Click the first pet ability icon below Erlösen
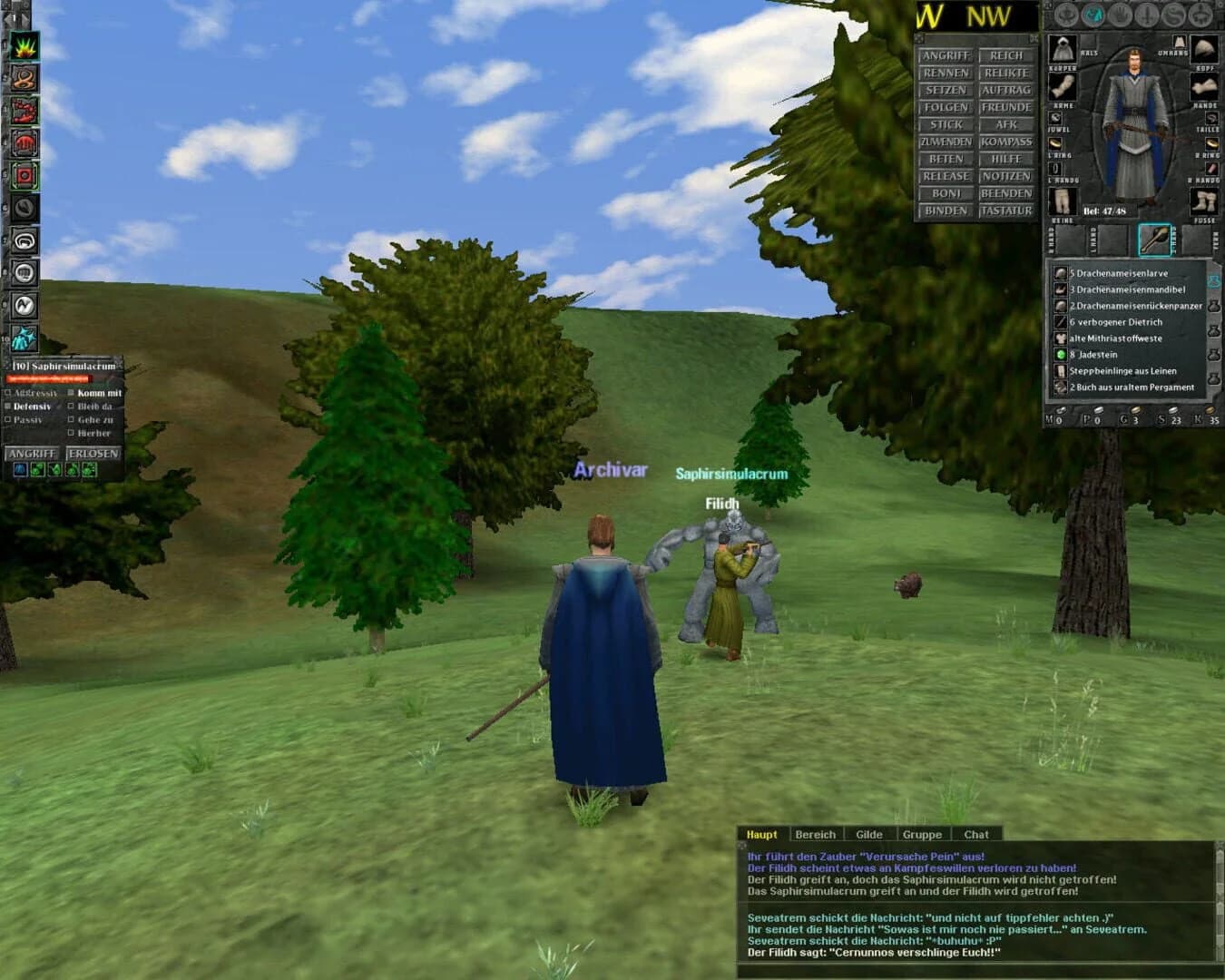The image size is (1225, 980). [x=20, y=469]
